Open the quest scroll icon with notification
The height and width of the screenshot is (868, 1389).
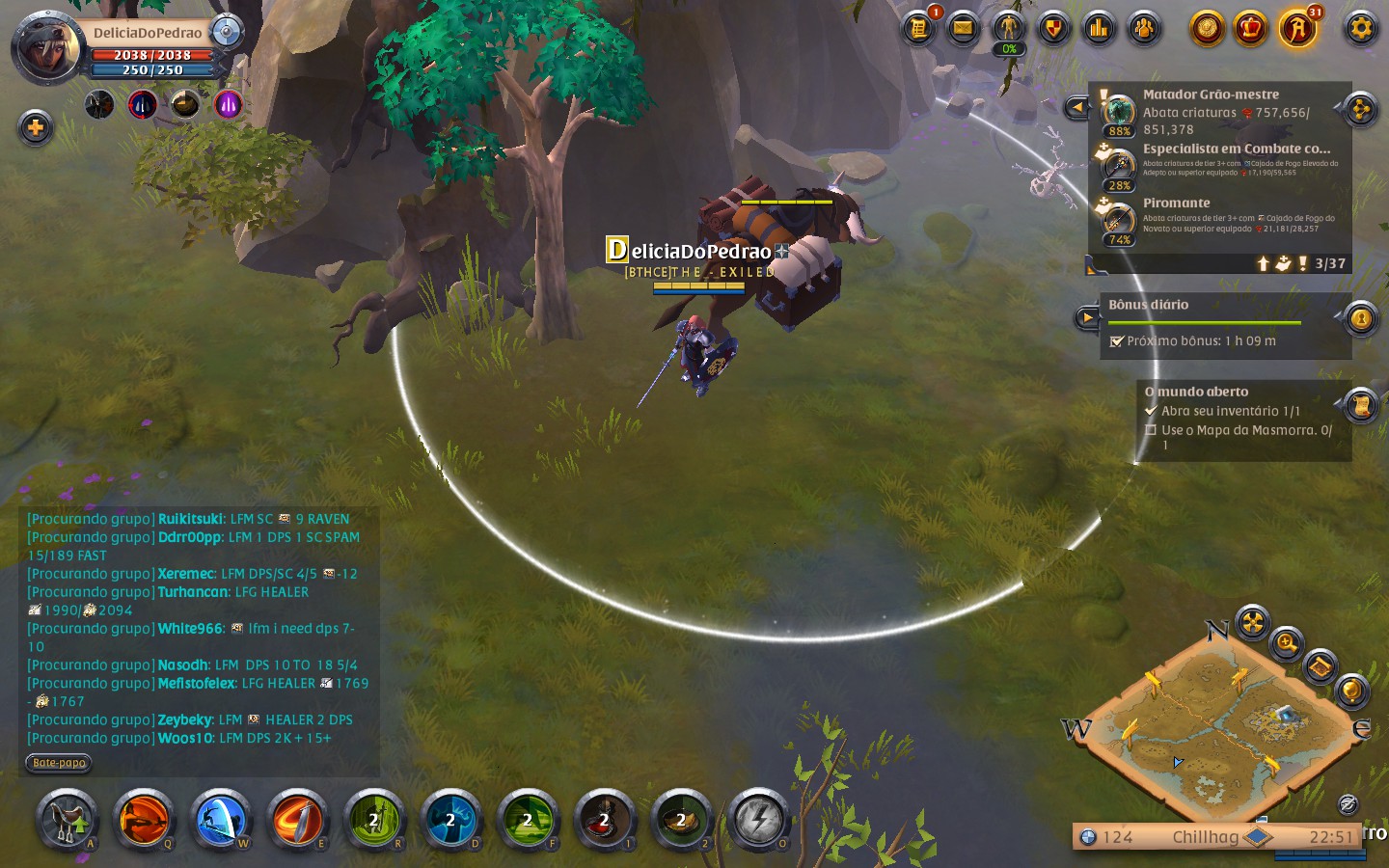pos(918,28)
